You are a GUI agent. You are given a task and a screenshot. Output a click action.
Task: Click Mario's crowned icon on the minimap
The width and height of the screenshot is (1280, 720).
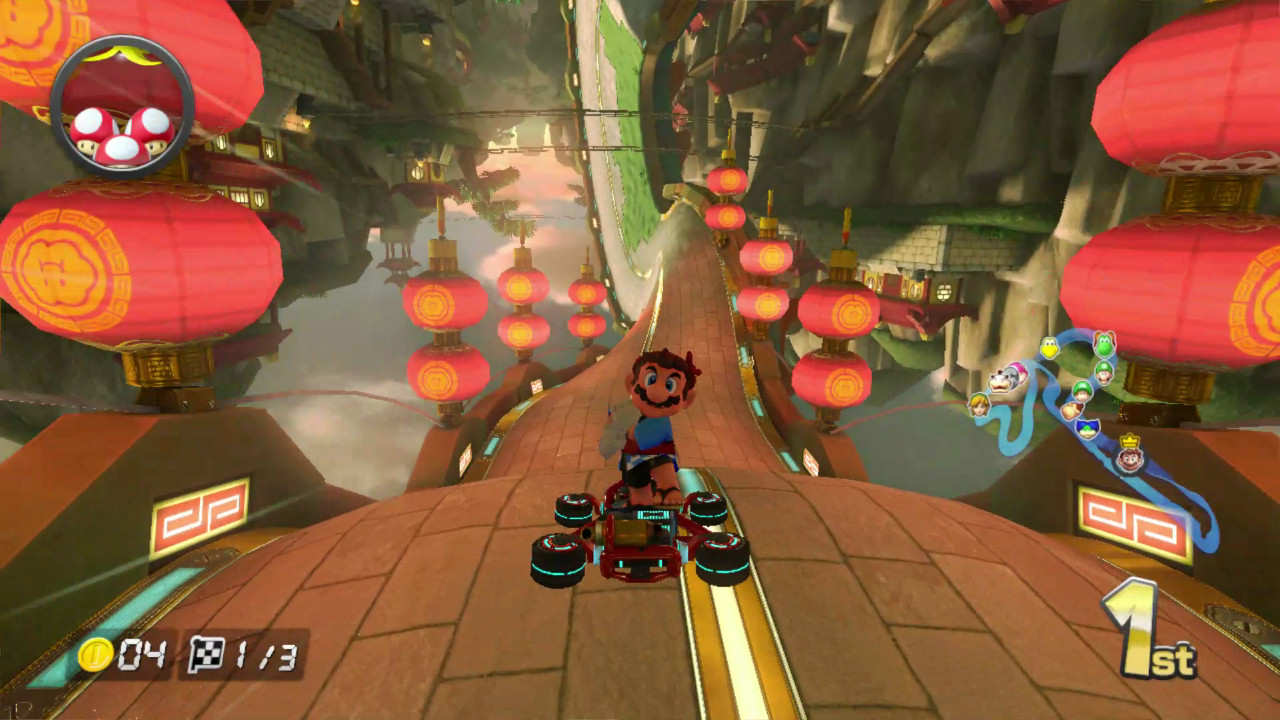(1130, 458)
